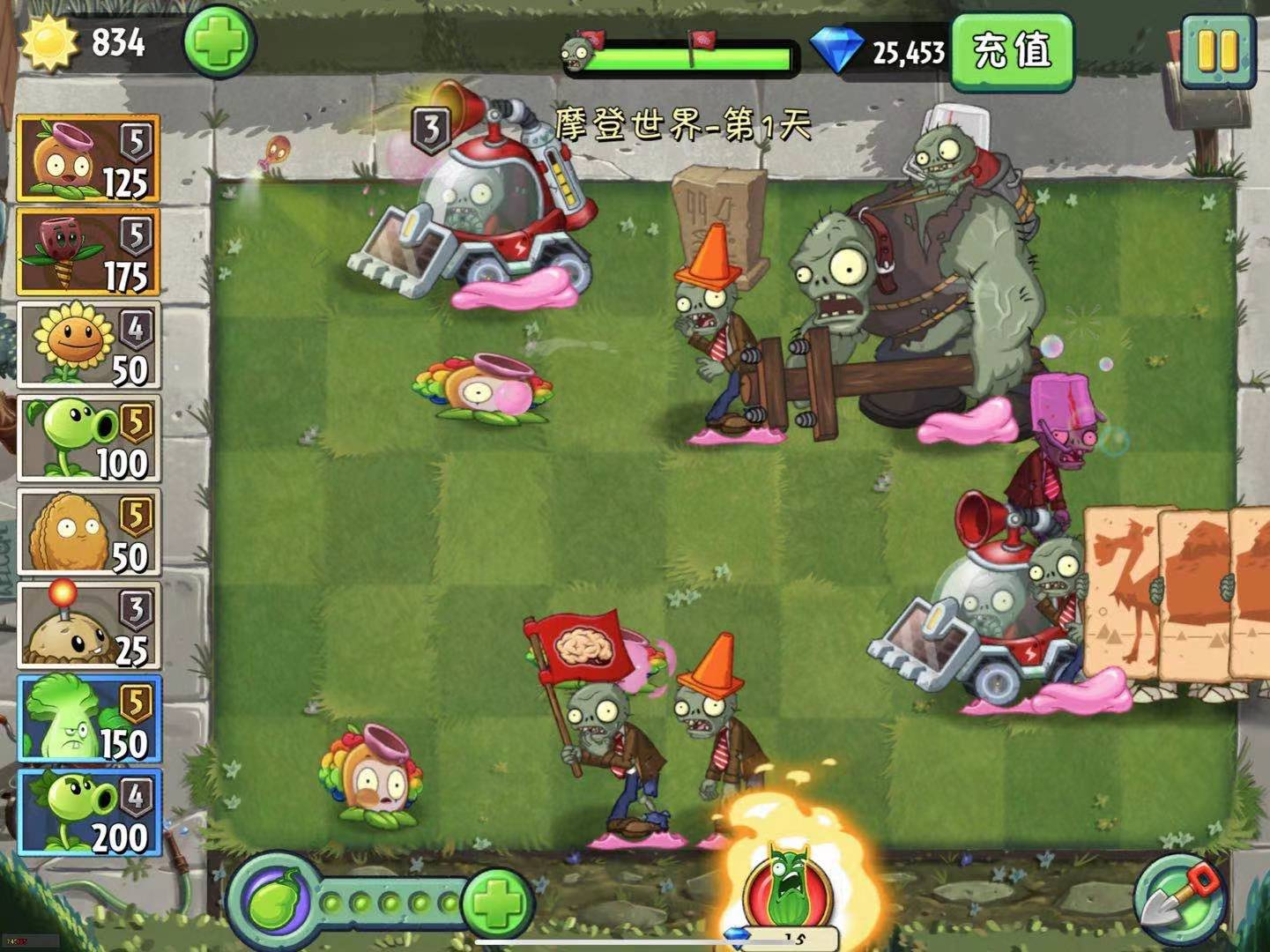Screen dimensions: 1270x952
Task: Buy more plant food with the plus button
Action: (x=497, y=903)
